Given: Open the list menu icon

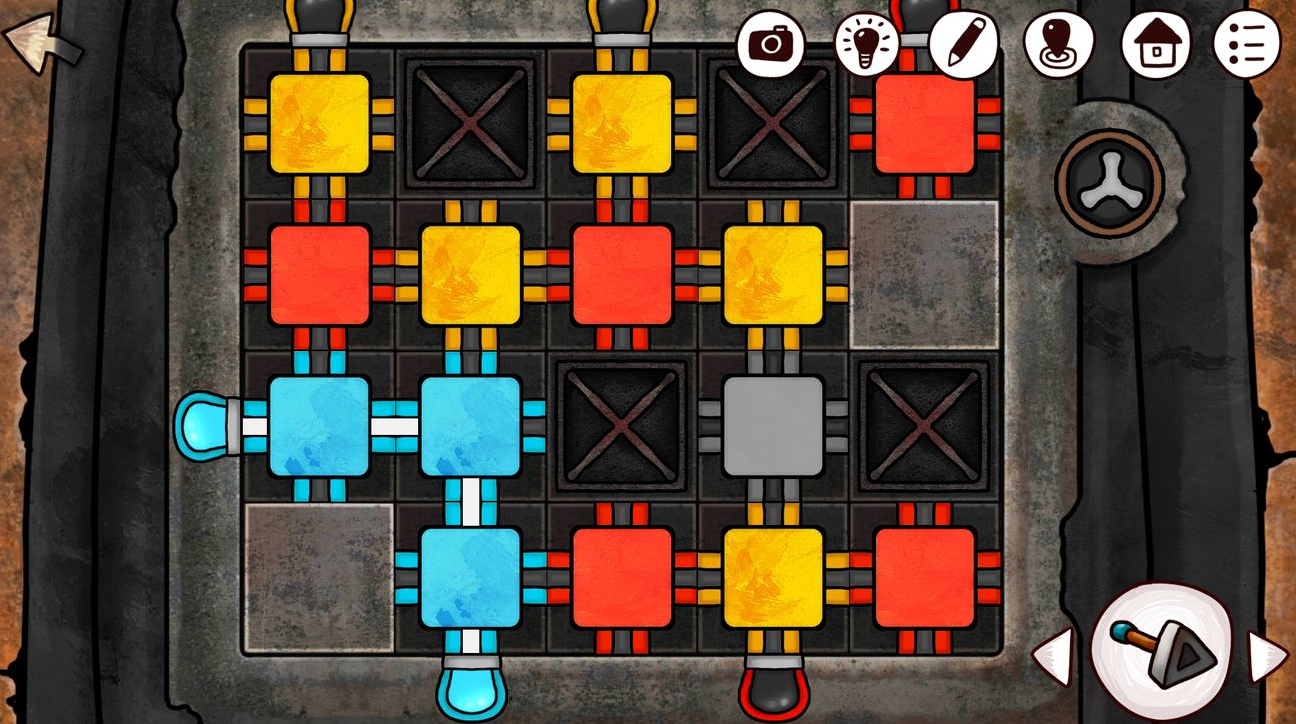Looking at the screenshot, I should [x=1246, y=44].
